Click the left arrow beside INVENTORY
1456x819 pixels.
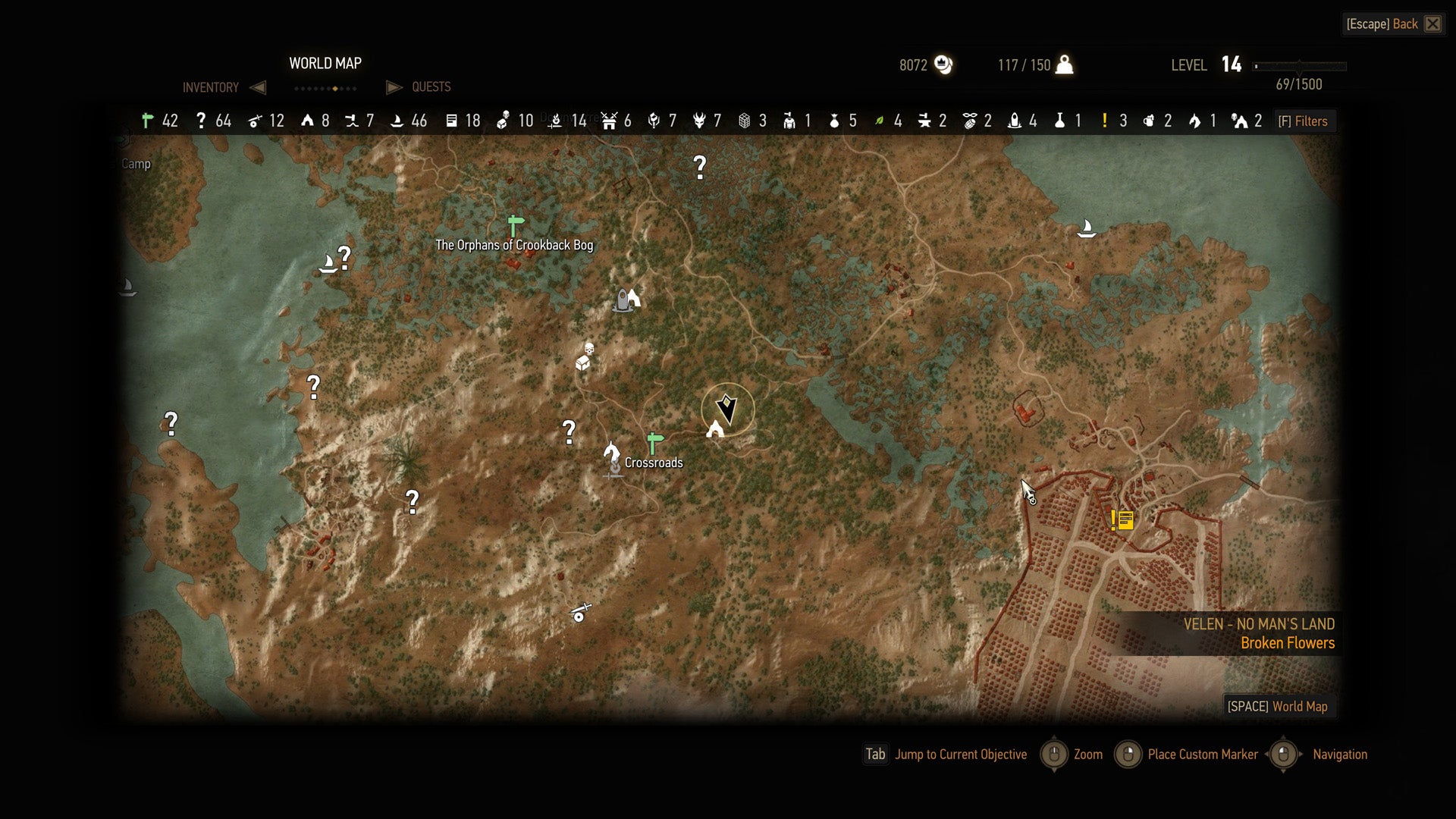(258, 87)
